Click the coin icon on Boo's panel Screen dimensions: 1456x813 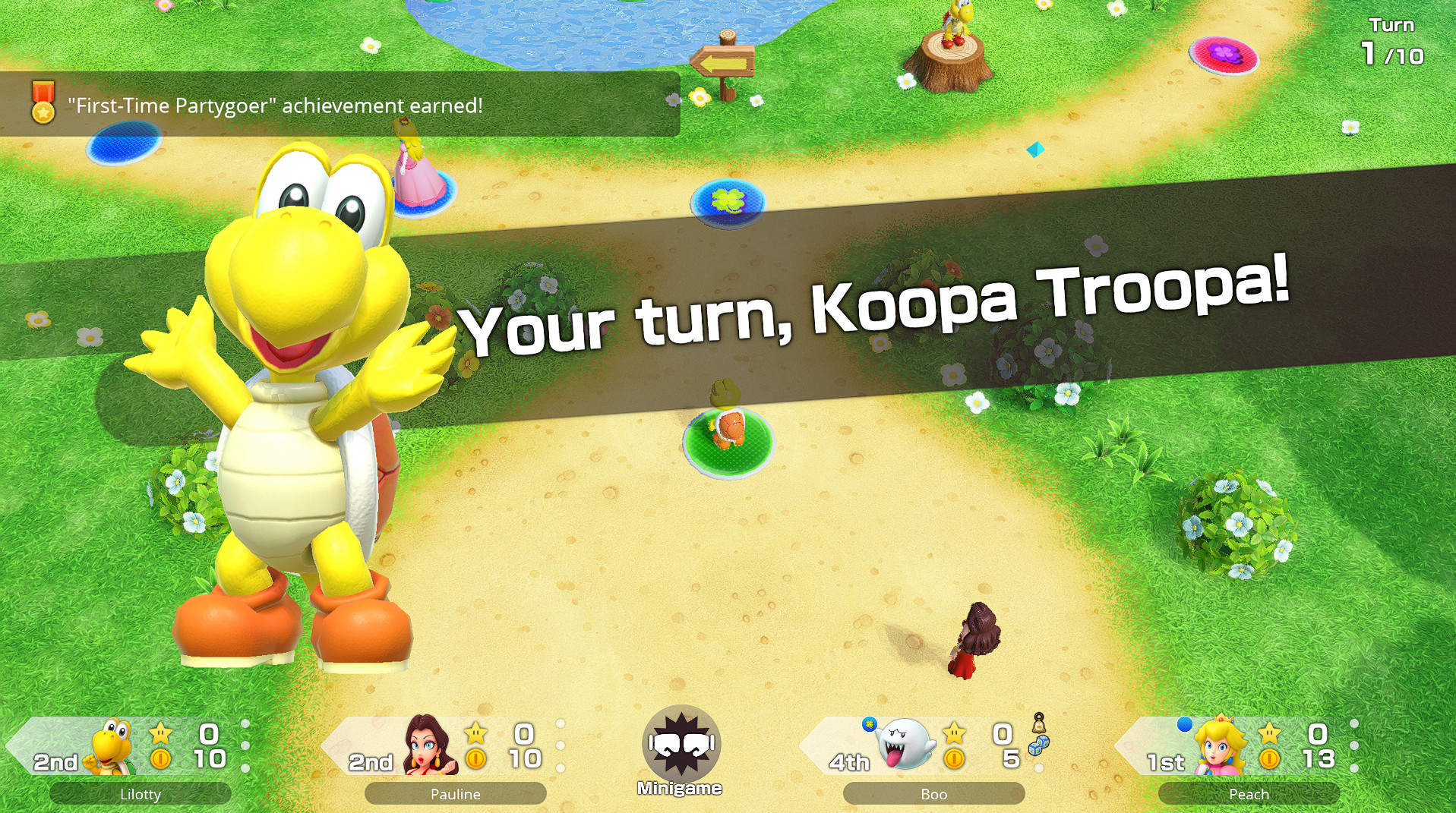pyautogui.click(x=954, y=758)
